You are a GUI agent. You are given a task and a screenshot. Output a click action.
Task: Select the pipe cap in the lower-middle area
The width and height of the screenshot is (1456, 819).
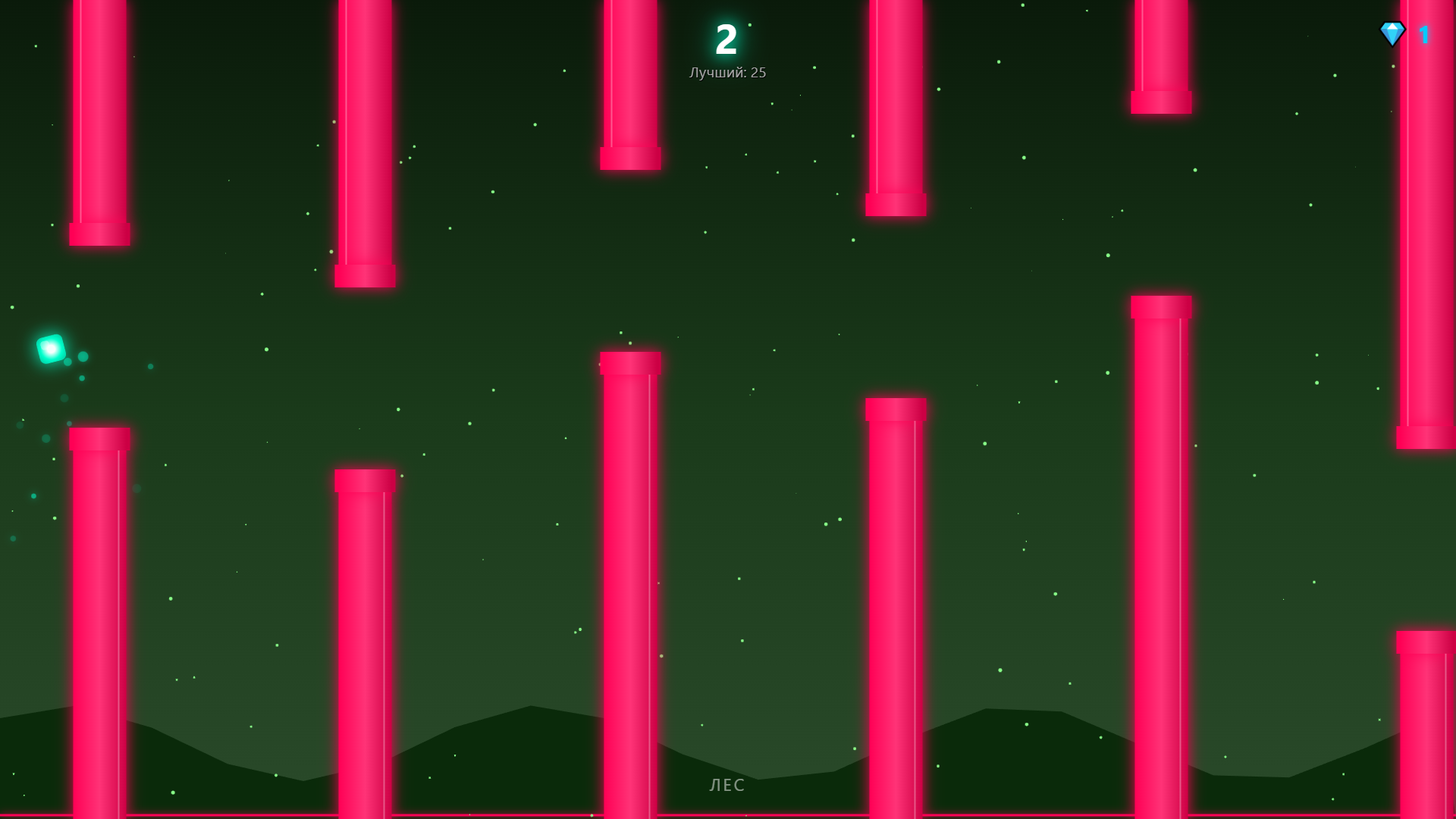point(895,409)
